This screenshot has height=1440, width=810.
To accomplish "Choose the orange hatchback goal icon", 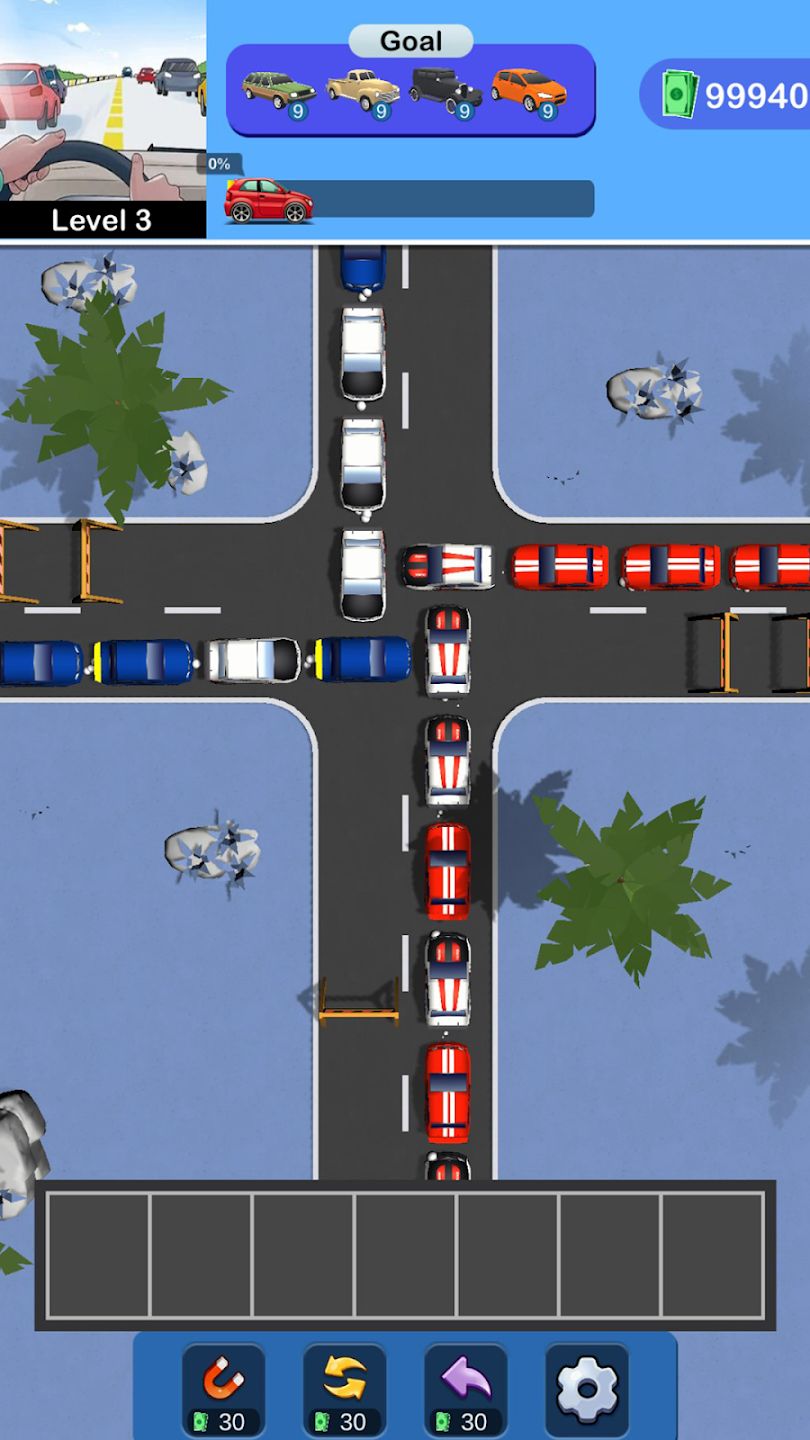I will (x=529, y=92).
